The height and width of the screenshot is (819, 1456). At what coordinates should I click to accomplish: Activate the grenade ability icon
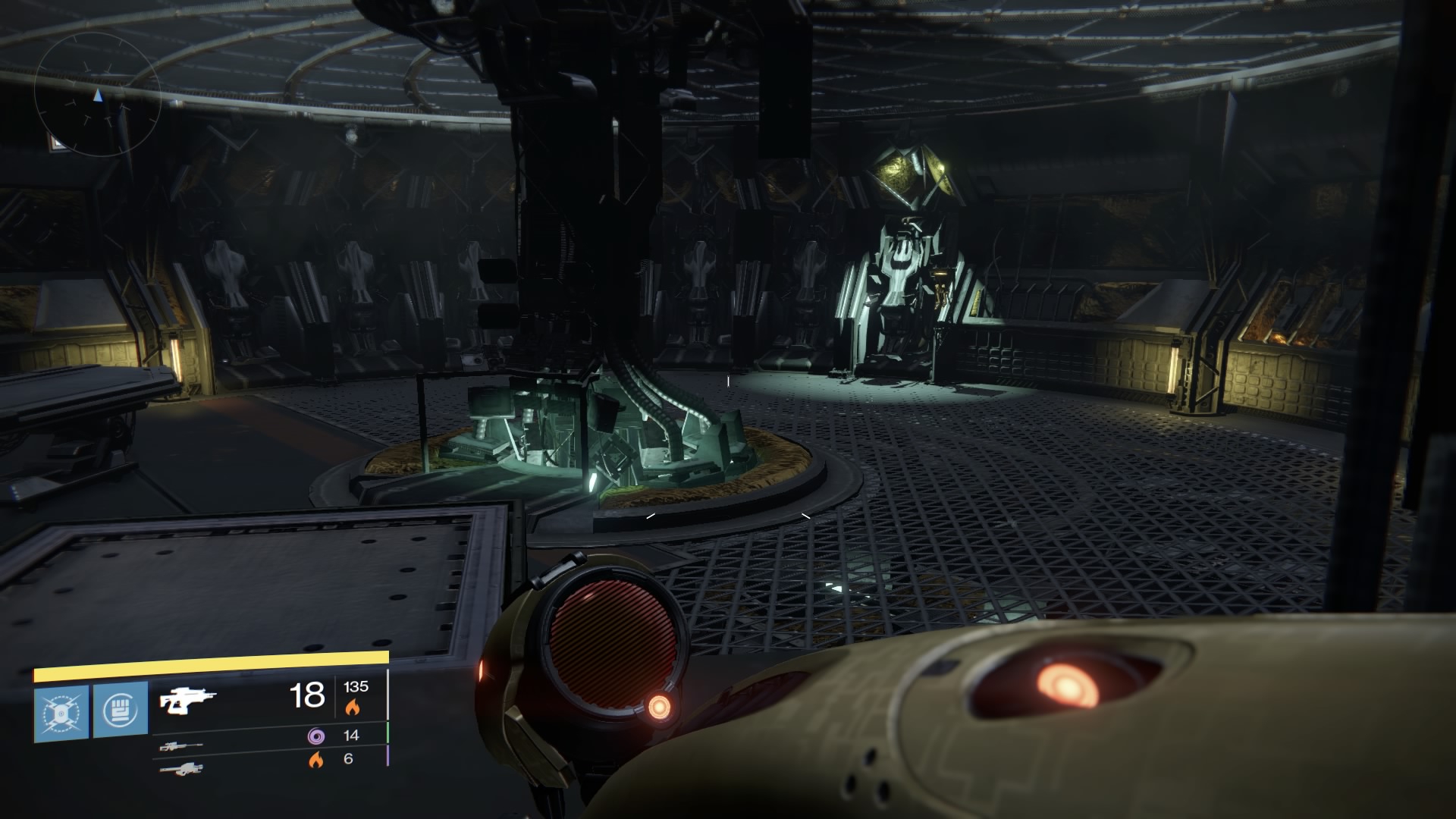(61, 714)
